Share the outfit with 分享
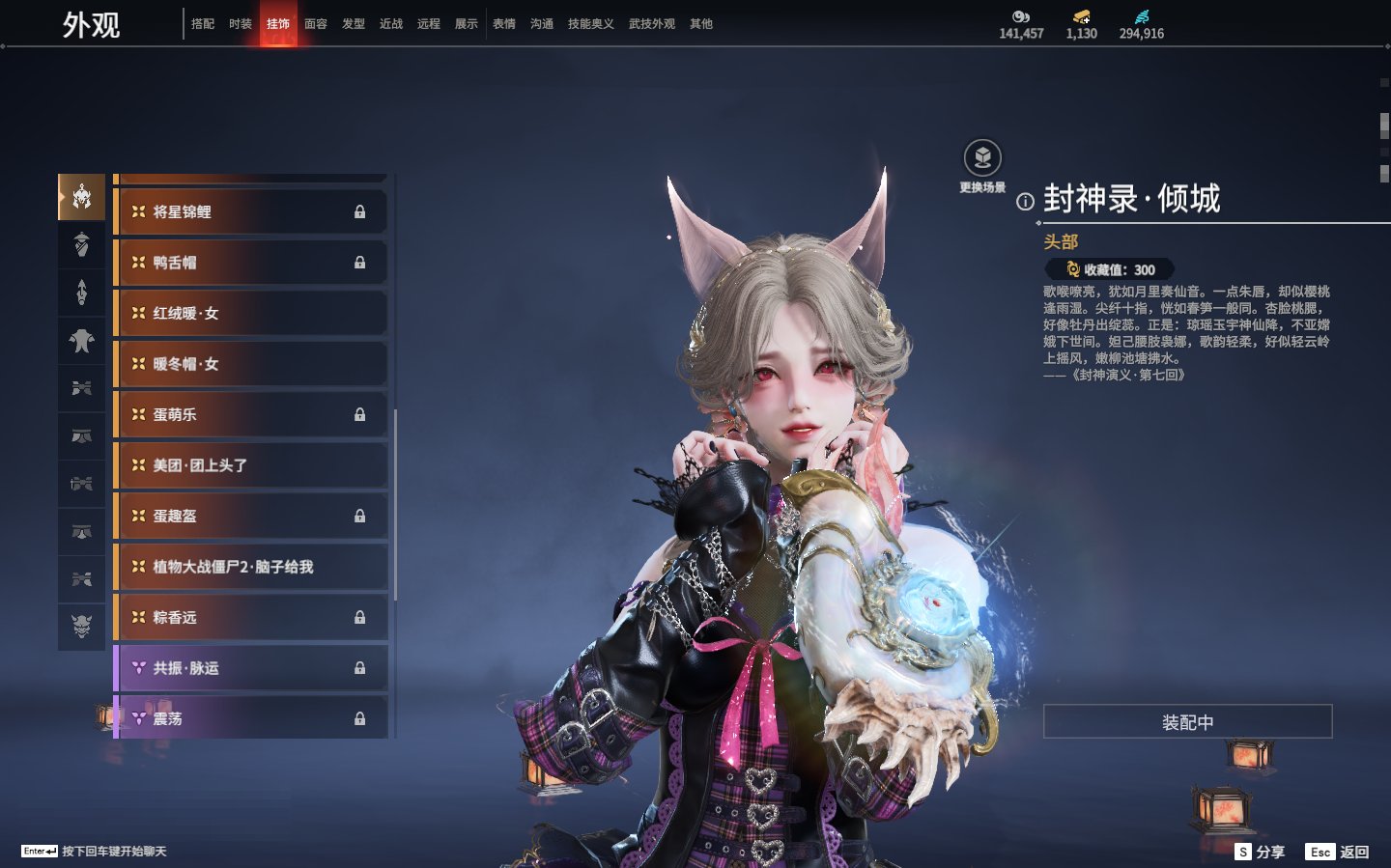The height and width of the screenshot is (868, 1391). click(1261, 852)
